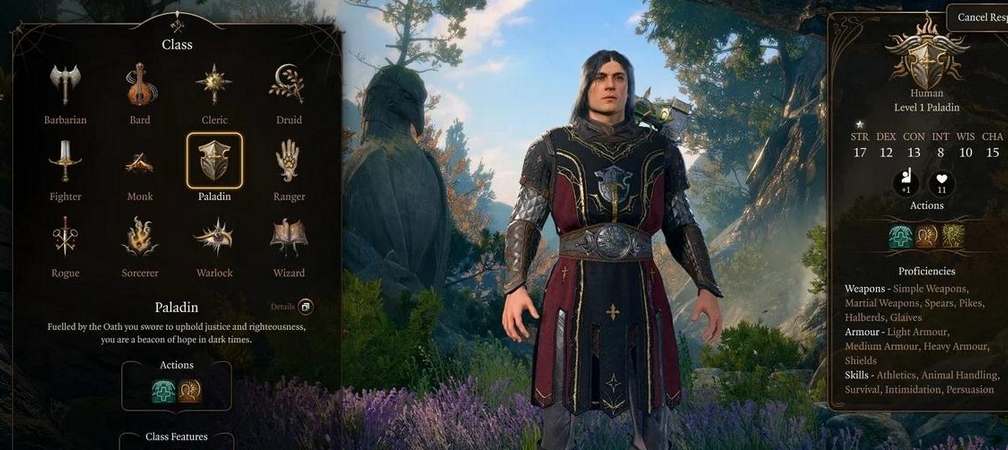1008x450 pixels.
Task: Select the Ranger class
Action: tap(288, 162)
